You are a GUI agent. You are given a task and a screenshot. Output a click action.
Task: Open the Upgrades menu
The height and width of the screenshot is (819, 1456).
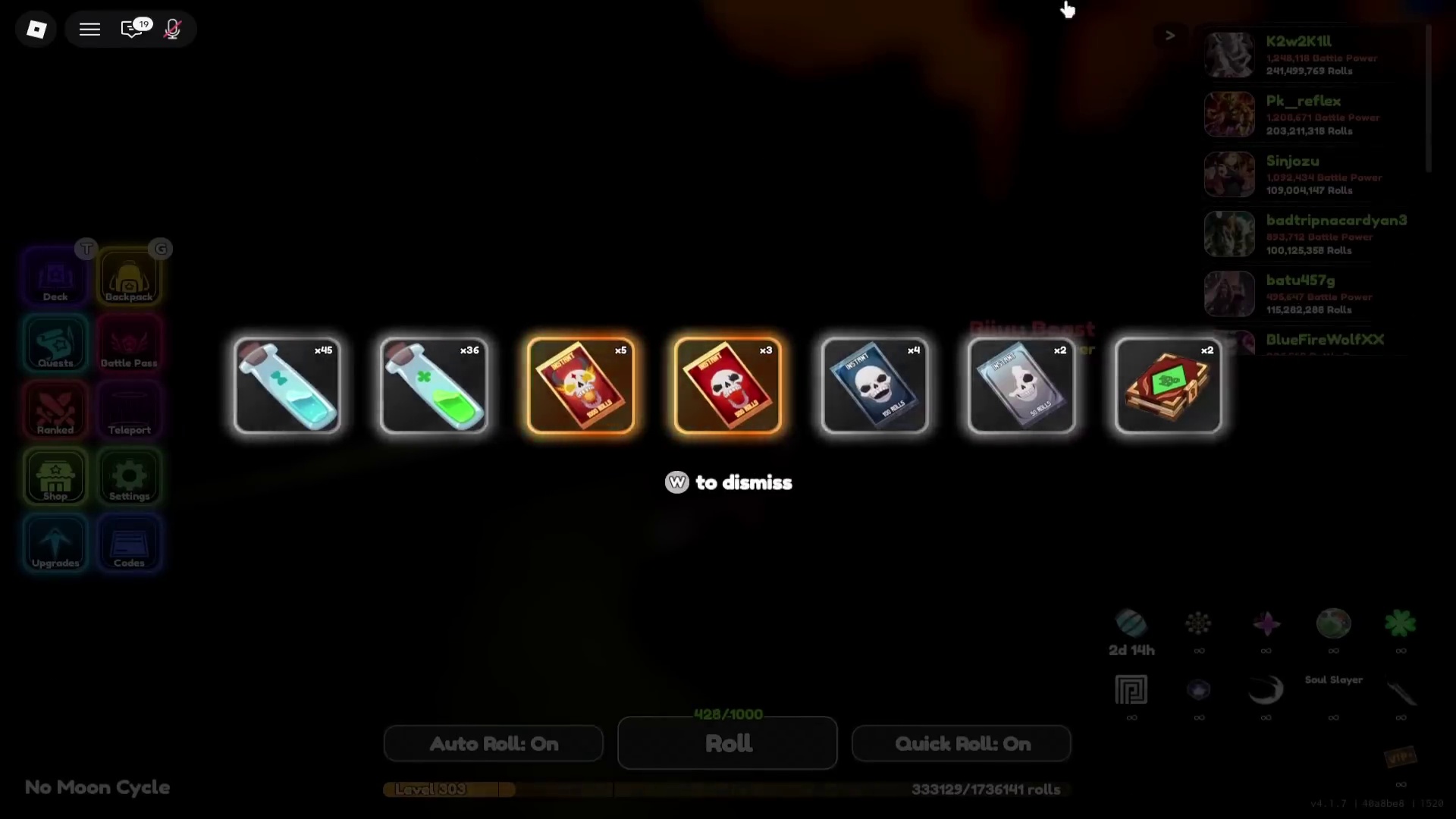point(55,544)
